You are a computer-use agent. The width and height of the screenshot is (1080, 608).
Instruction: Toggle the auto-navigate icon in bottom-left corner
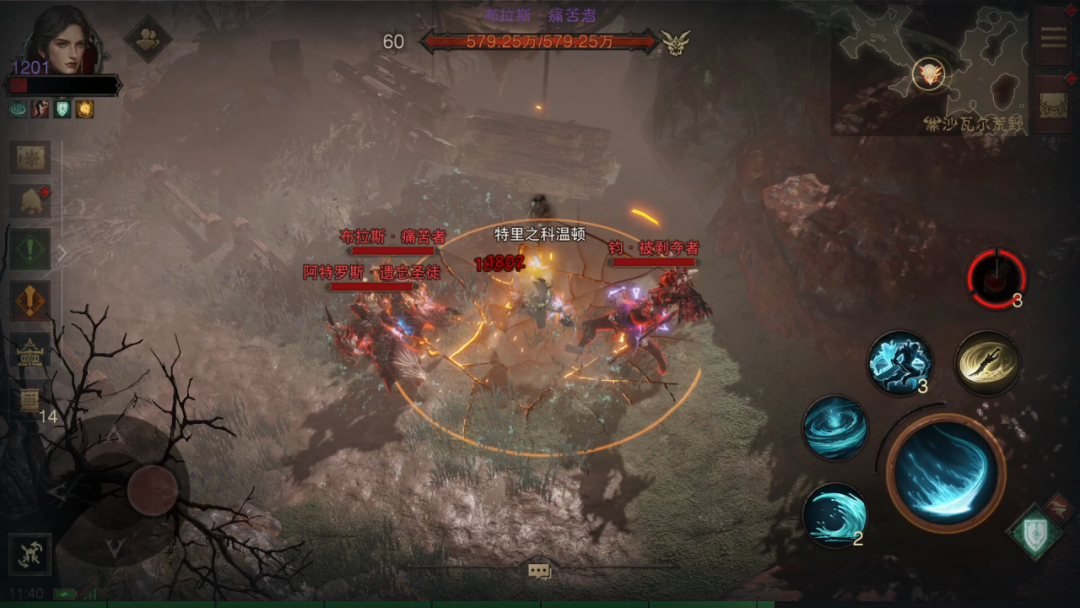30,555
